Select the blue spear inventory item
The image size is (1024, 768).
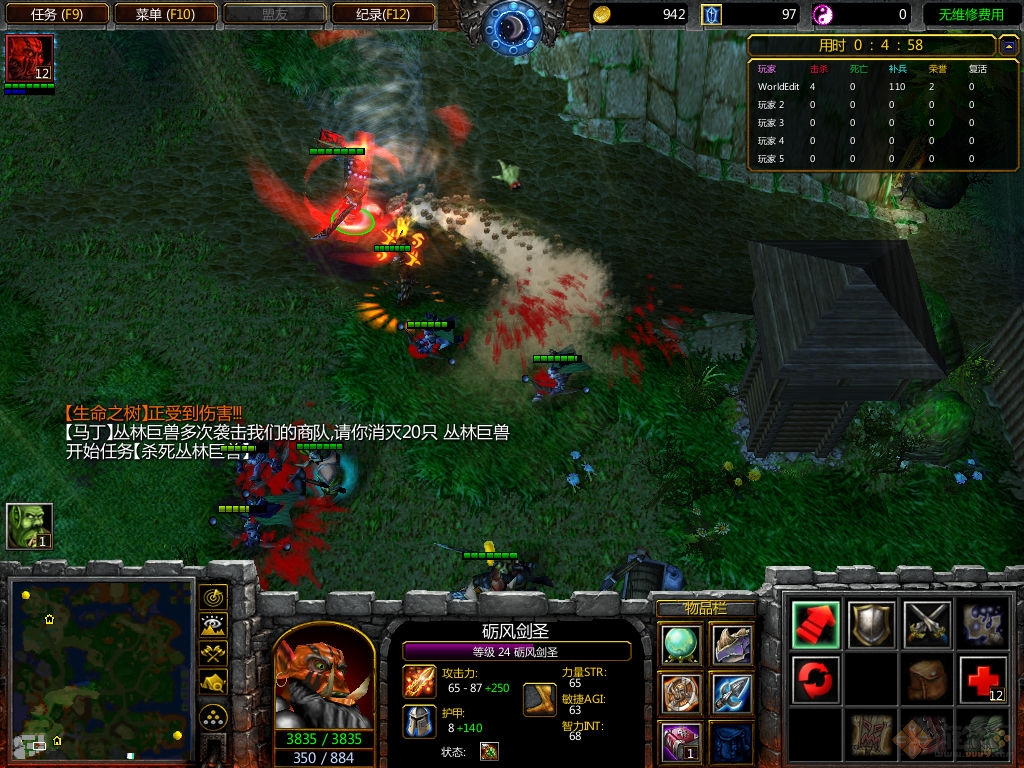click(732, 693)
